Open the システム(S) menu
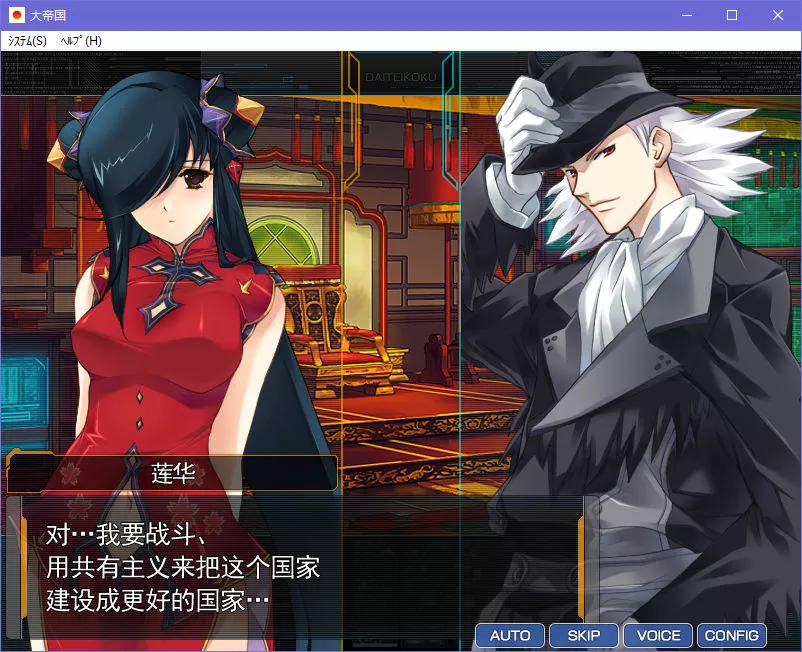 (x=27, y=41)
